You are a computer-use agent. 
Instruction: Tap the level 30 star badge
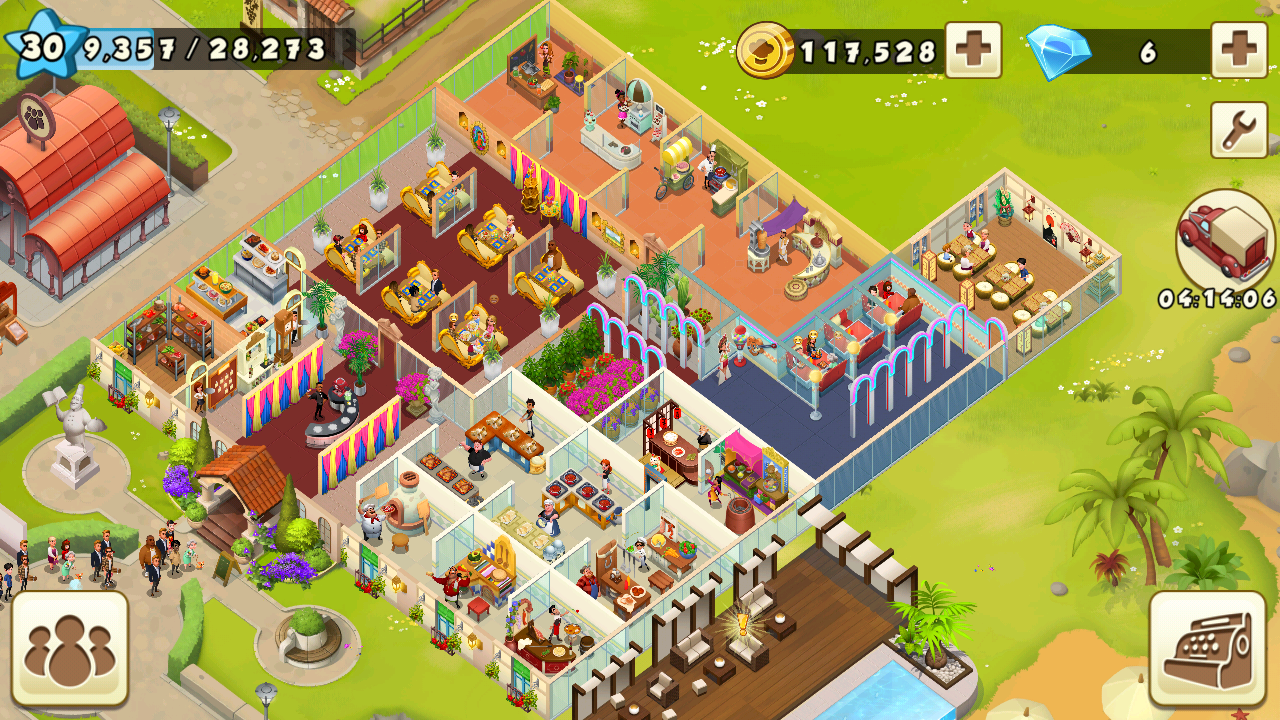[42, 44]
